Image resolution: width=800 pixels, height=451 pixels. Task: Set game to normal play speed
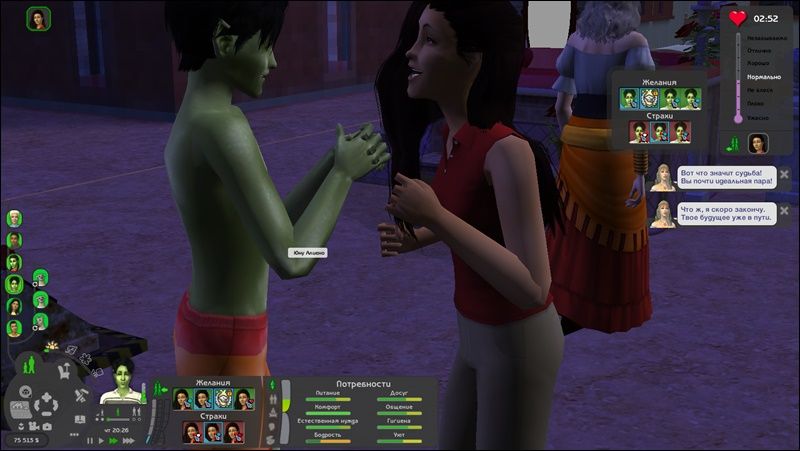coord(100,440)
